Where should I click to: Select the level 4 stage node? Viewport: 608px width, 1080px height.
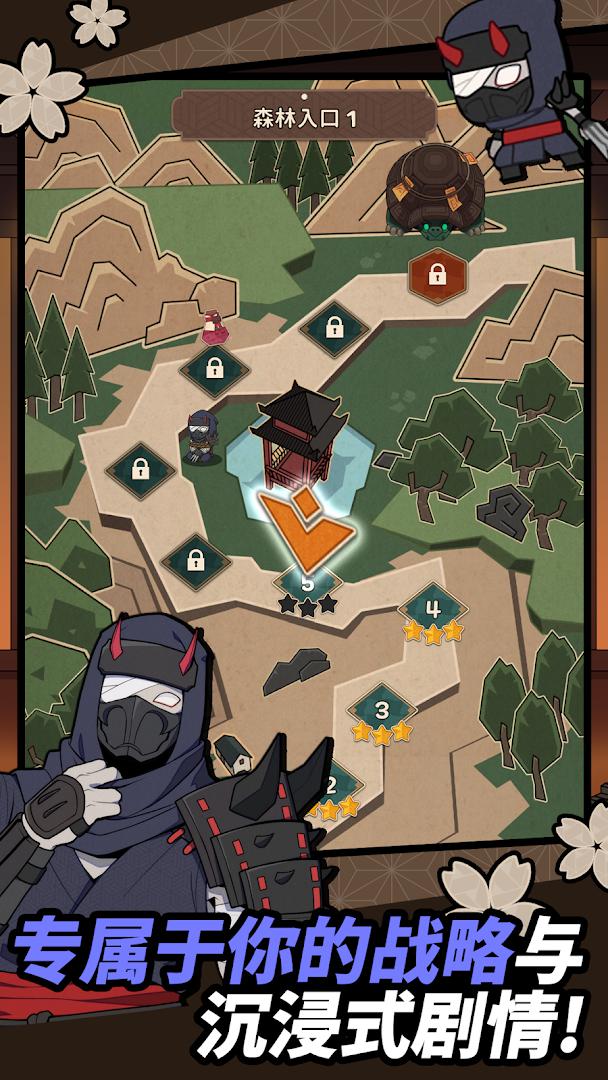433,609
